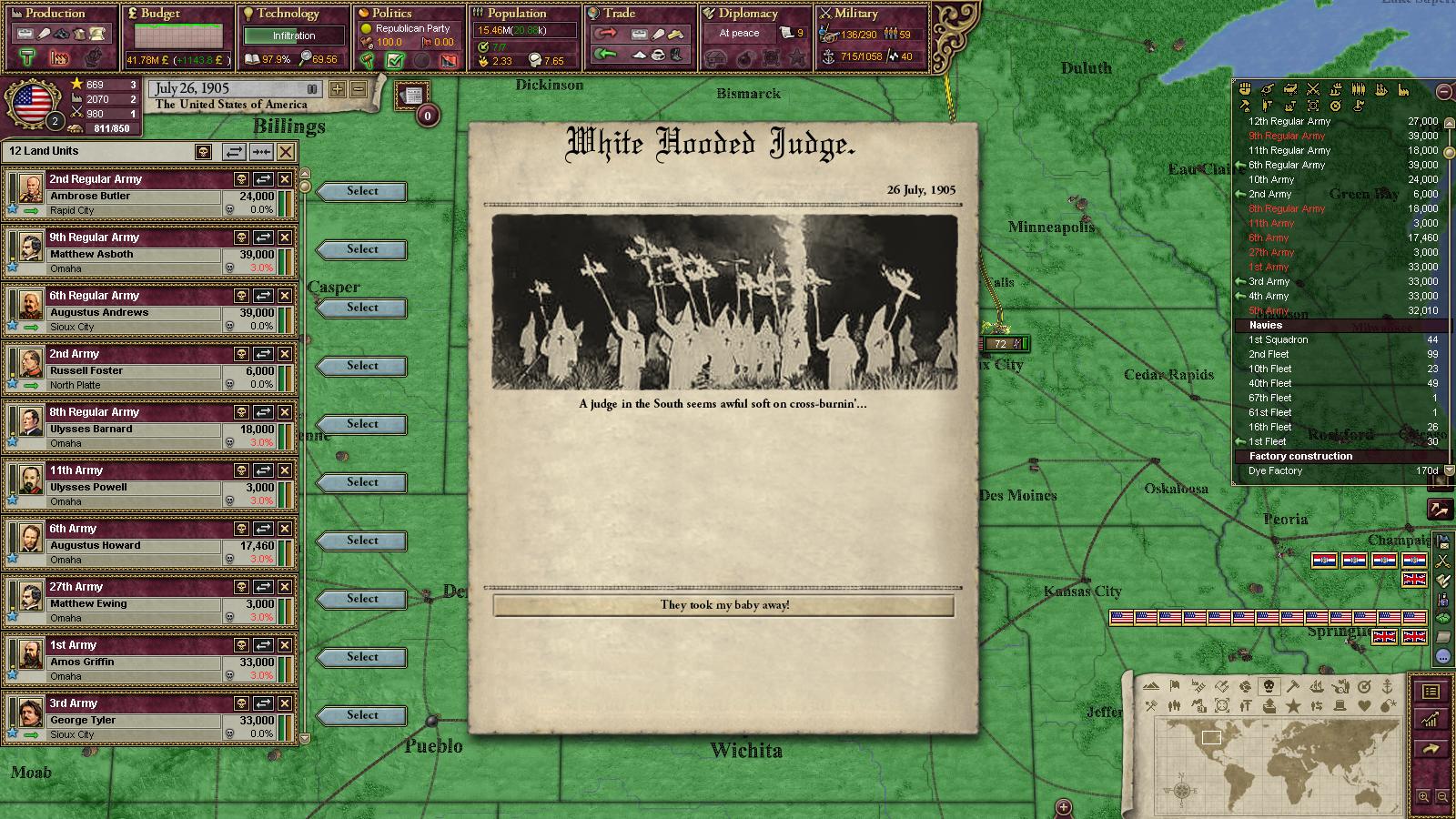Click Select button beside 9th Regular Army
The height and width of the screenshot is (819, 1456).
coord(362,249)
